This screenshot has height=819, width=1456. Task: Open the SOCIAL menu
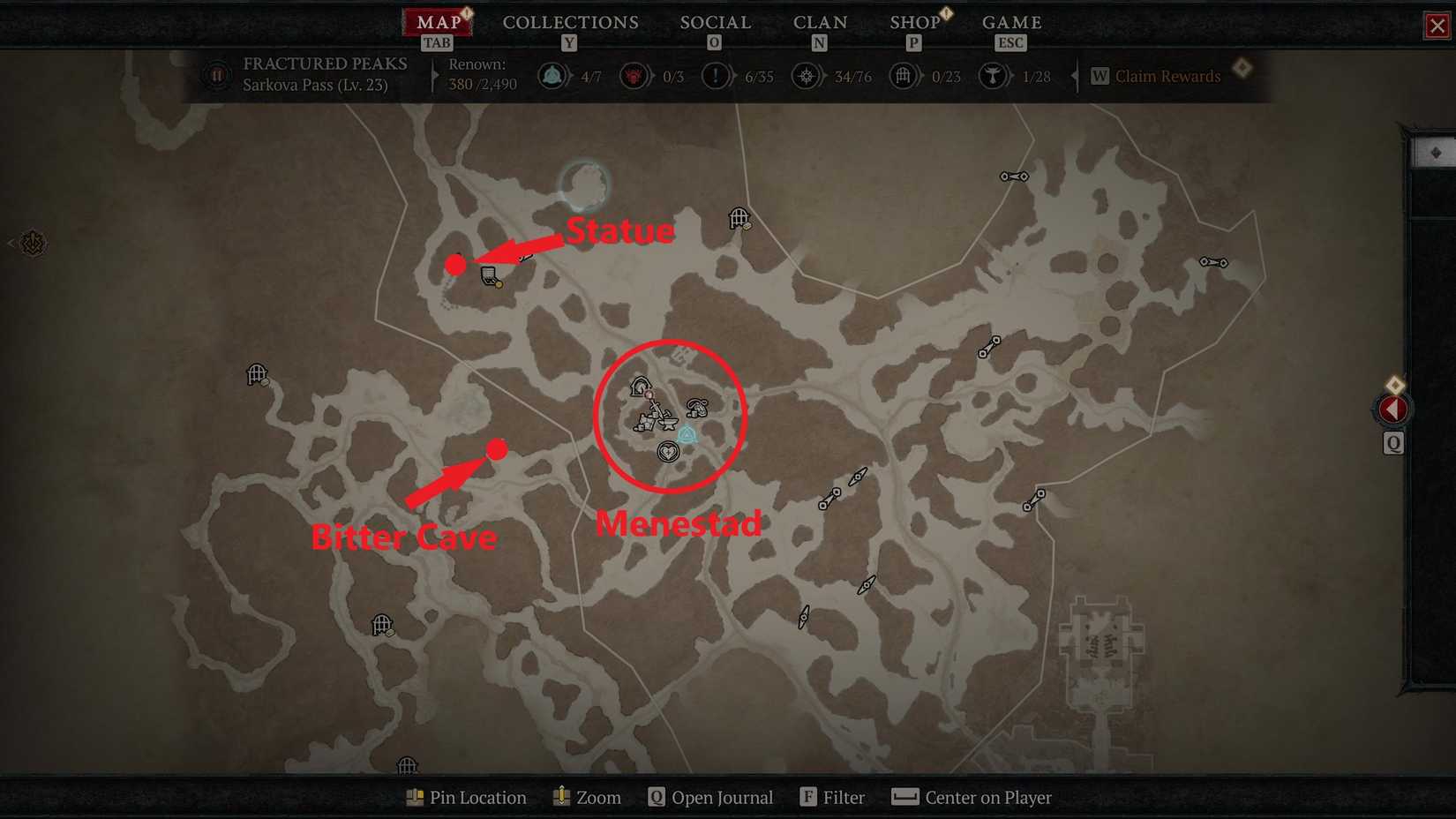[715, 23]
